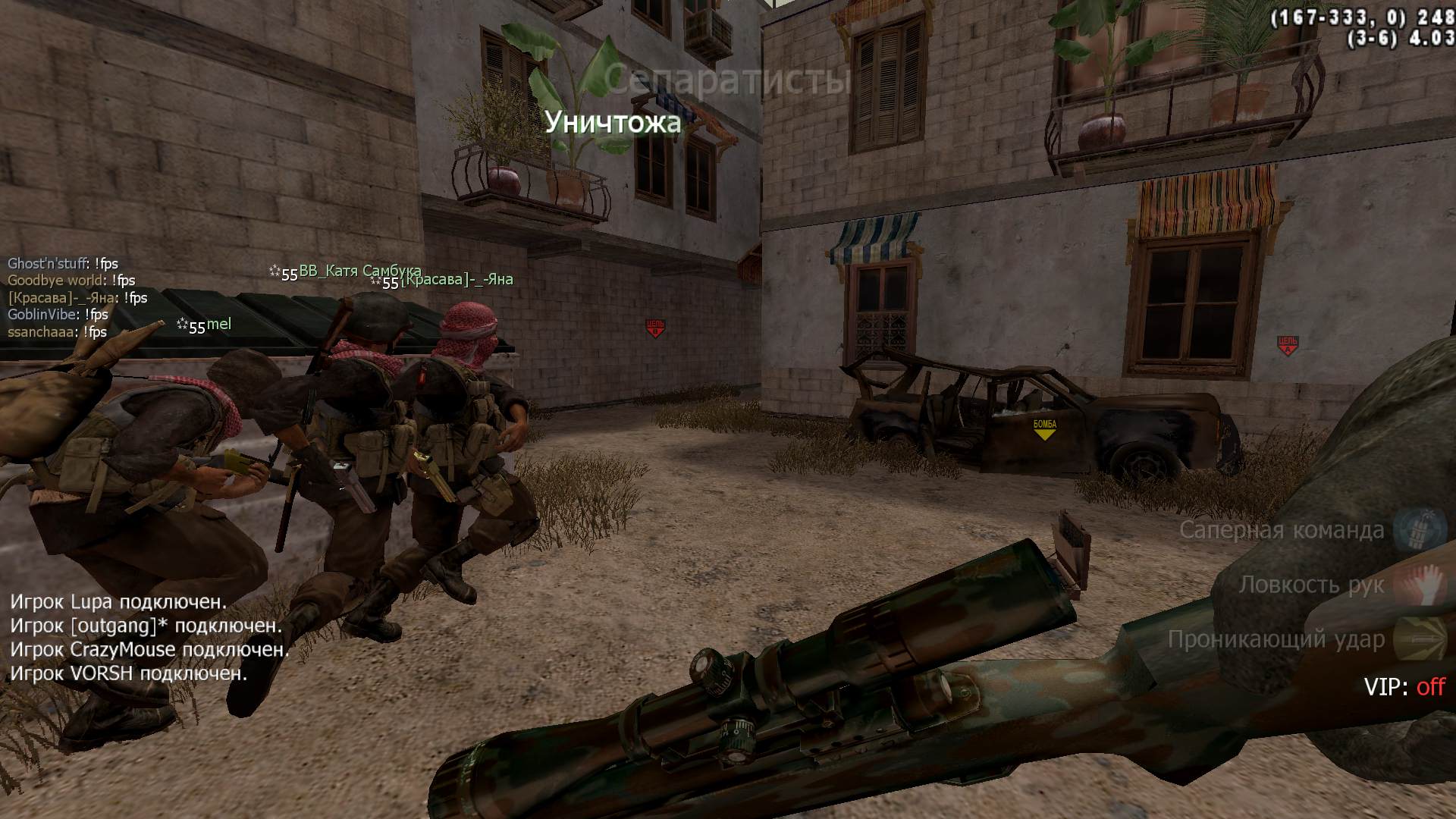Click the Саперная команда perk icon
The image size is (1456, 819).
click(1410, 529)
